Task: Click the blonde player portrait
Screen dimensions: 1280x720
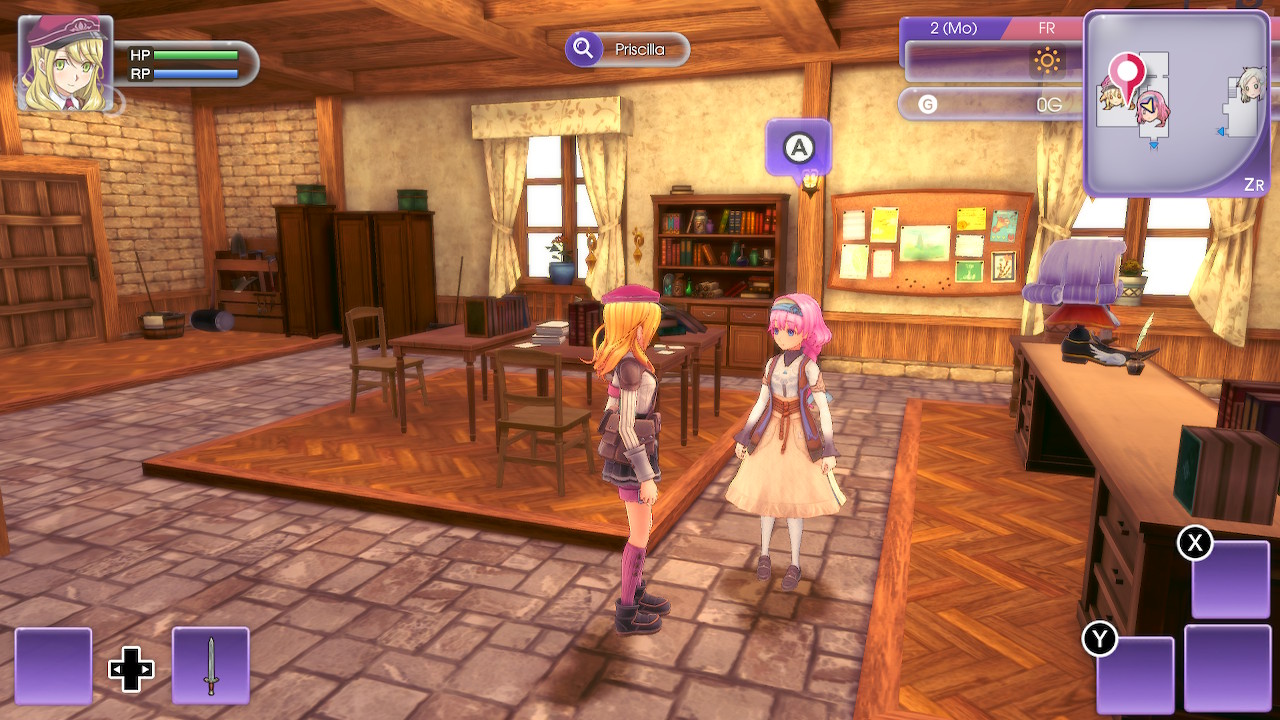Action: (65, 62)
